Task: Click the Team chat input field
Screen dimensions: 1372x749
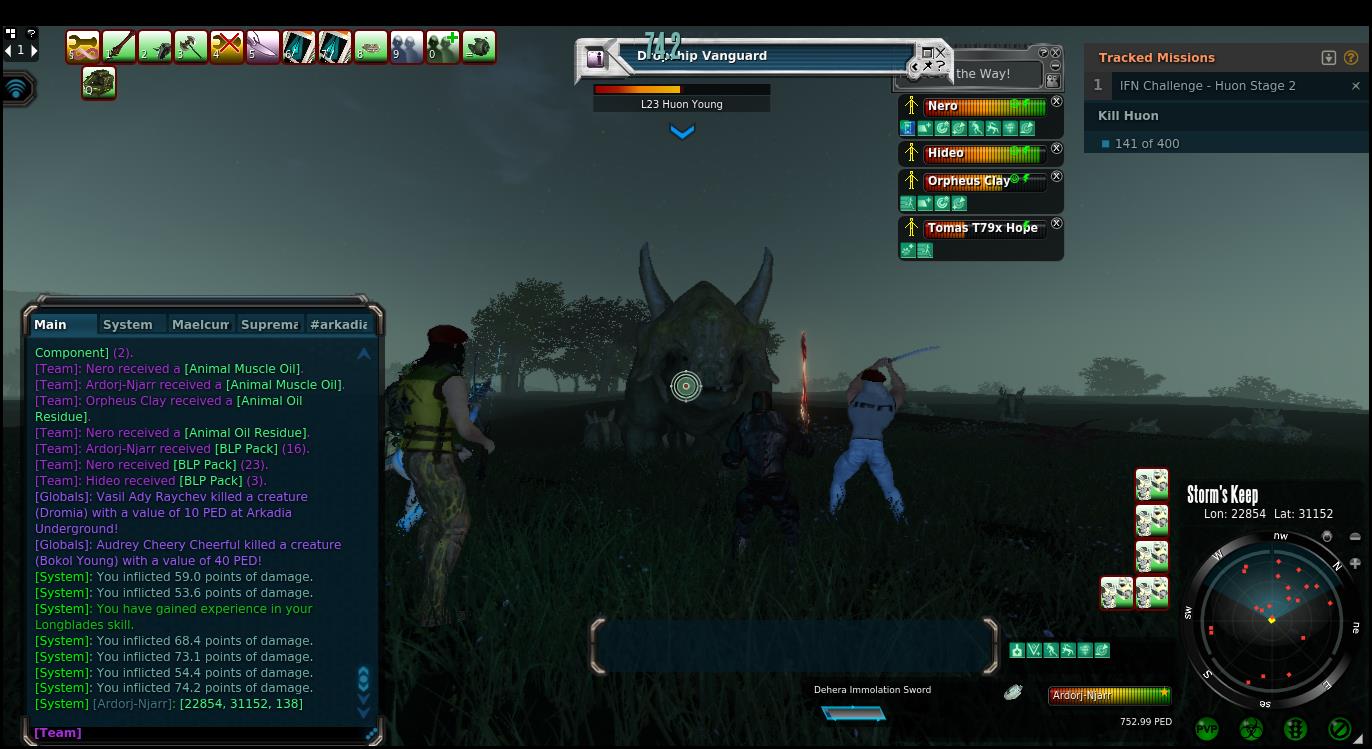Action: (200, 733)
